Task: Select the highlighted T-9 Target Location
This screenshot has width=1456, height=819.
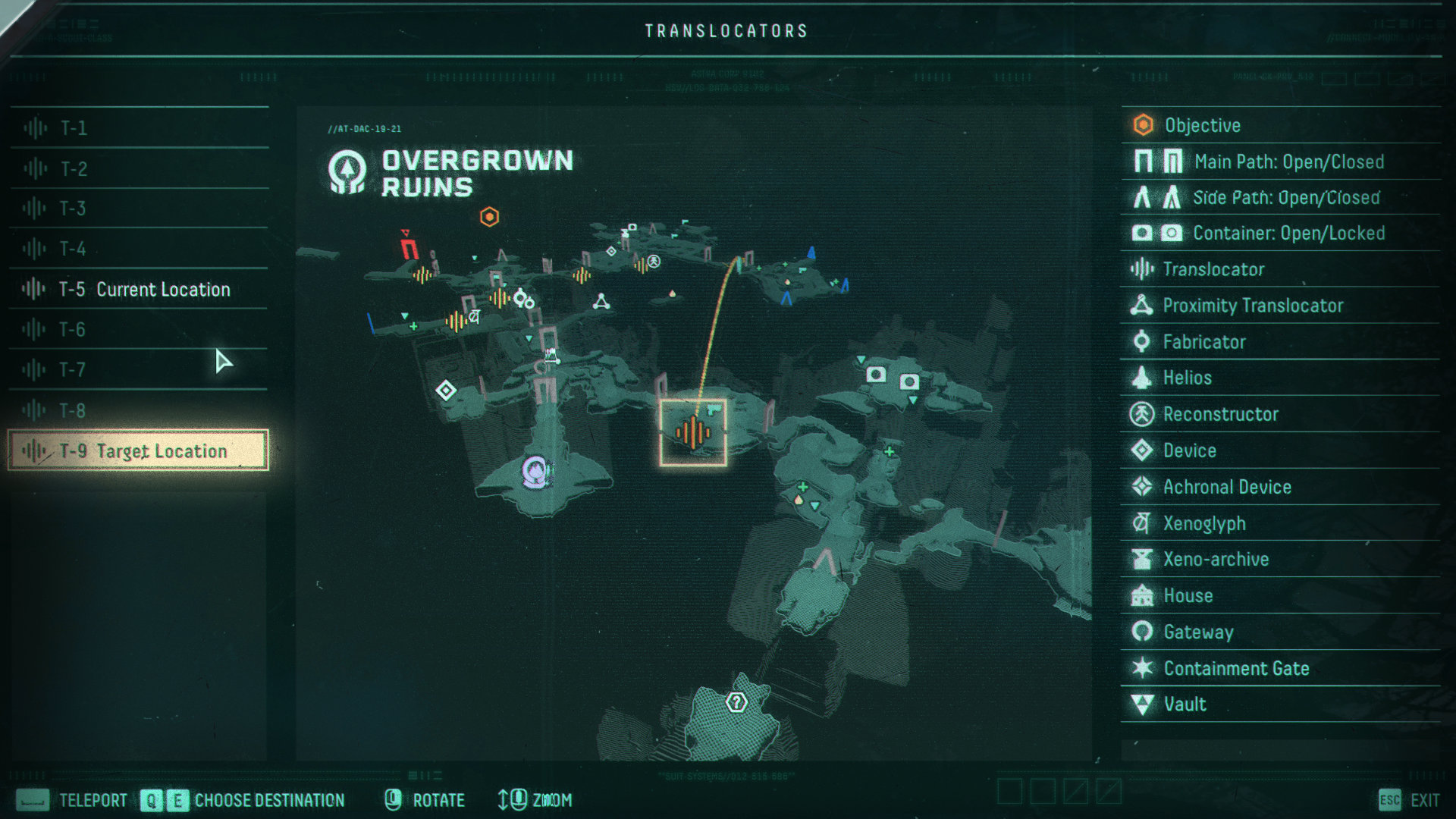Action: [139, 450]
